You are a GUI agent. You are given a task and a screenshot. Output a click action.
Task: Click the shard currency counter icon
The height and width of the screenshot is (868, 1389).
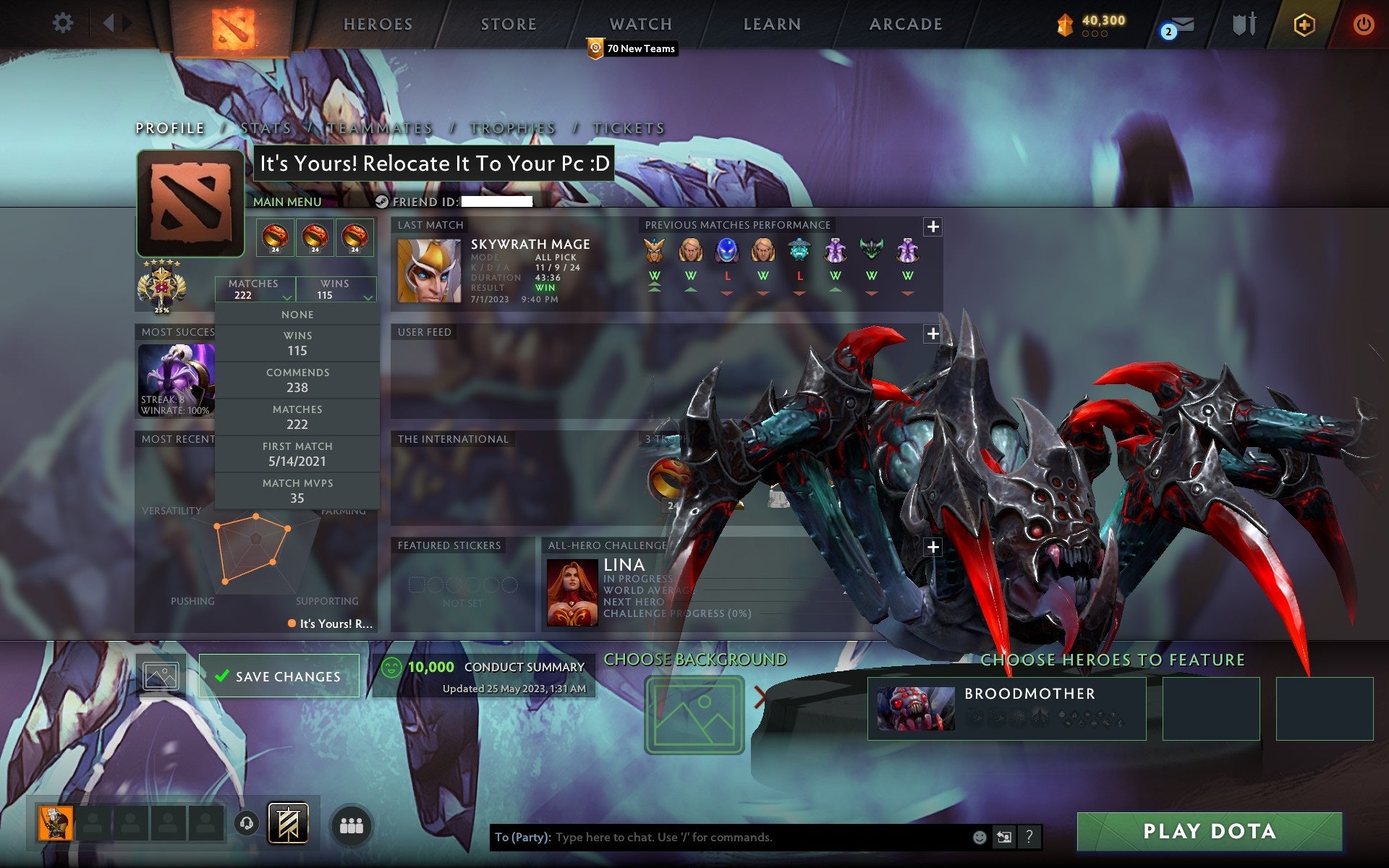1064,22
